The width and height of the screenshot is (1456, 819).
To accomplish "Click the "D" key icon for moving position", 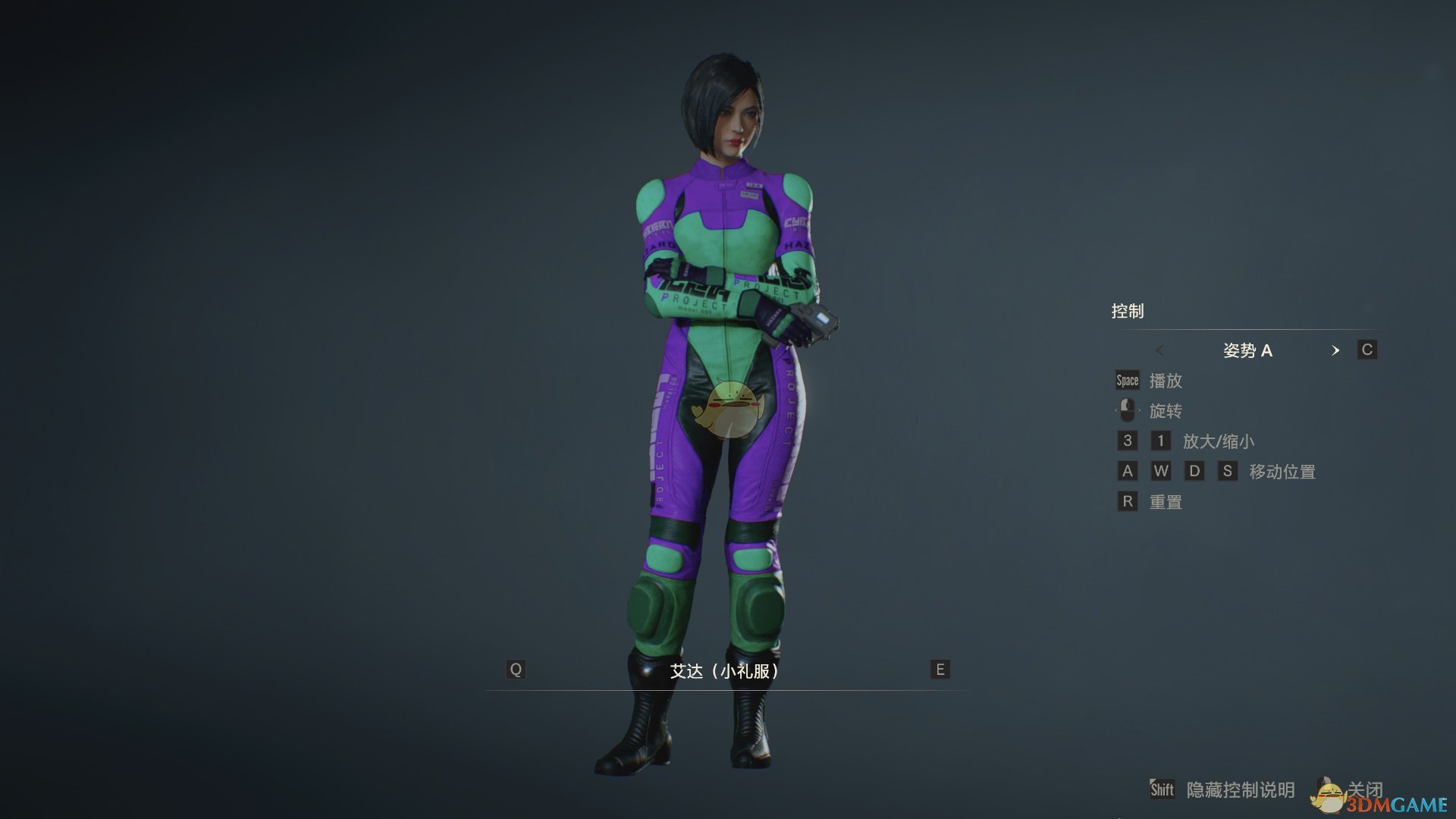I will coord(1194,471).
